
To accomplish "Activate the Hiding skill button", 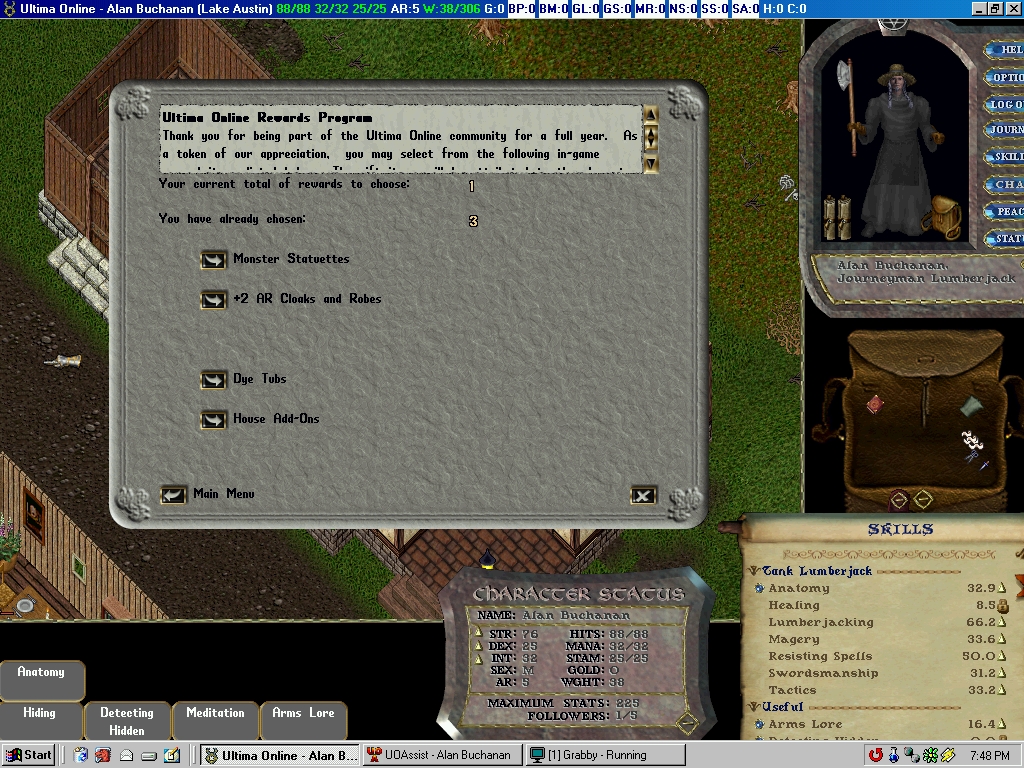I will [40, 713].
